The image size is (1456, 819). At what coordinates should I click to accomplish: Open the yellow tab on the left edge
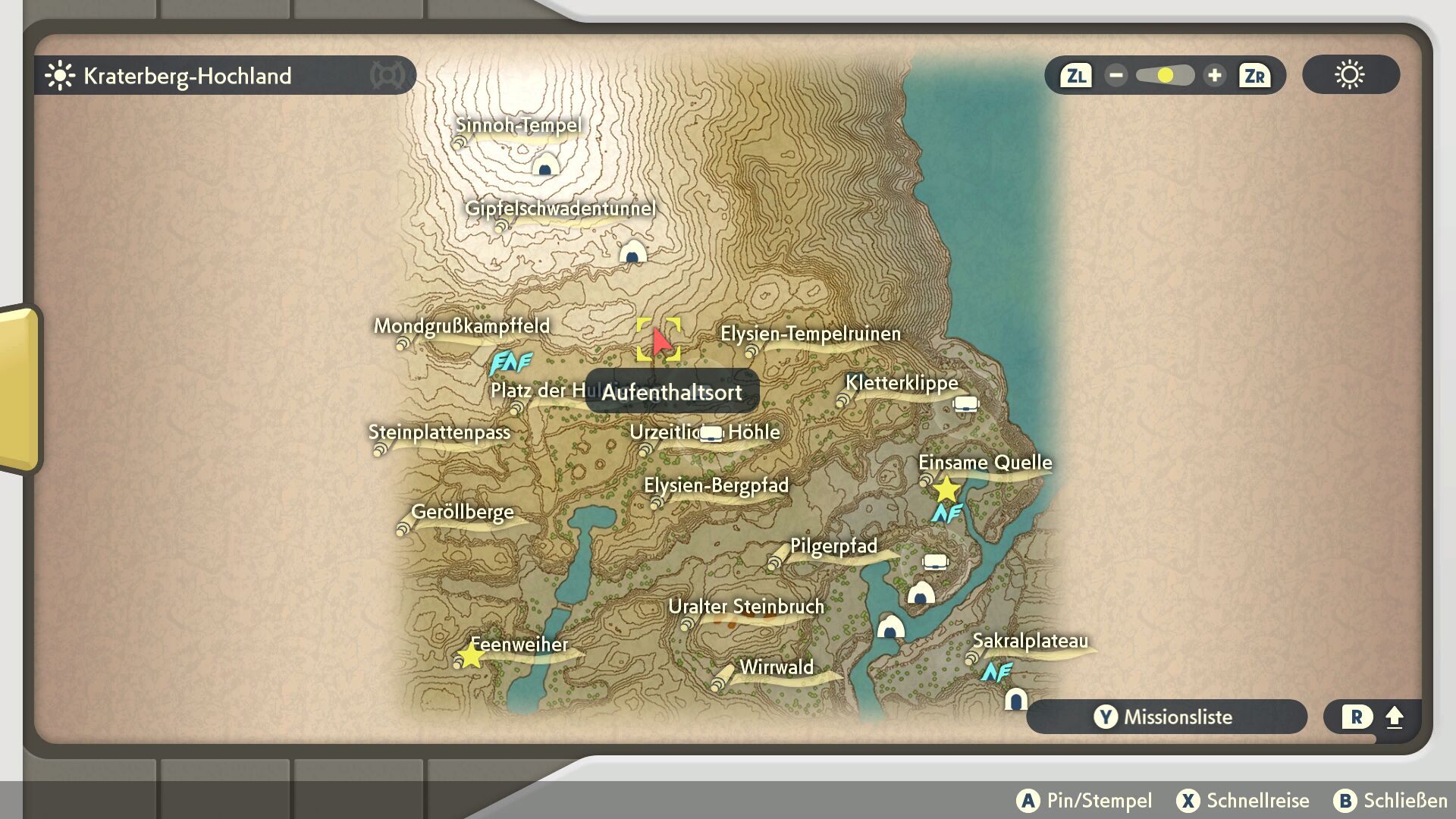[x=19, y=388]
